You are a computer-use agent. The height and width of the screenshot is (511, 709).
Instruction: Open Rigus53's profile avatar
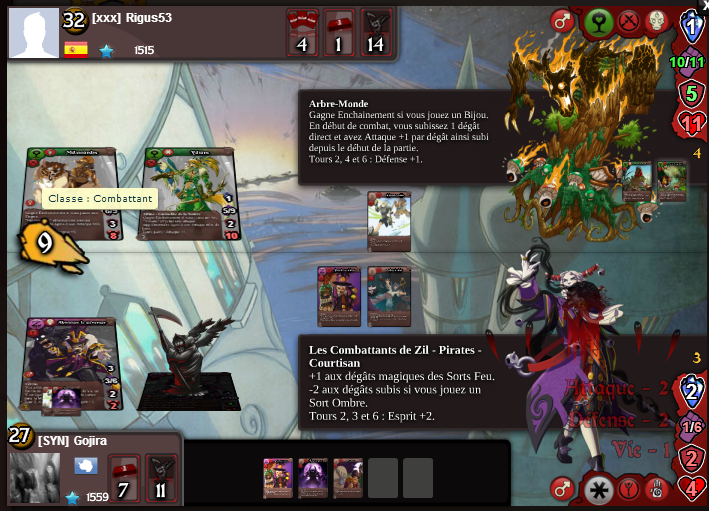pyautogui.click(x=34, y=32)
